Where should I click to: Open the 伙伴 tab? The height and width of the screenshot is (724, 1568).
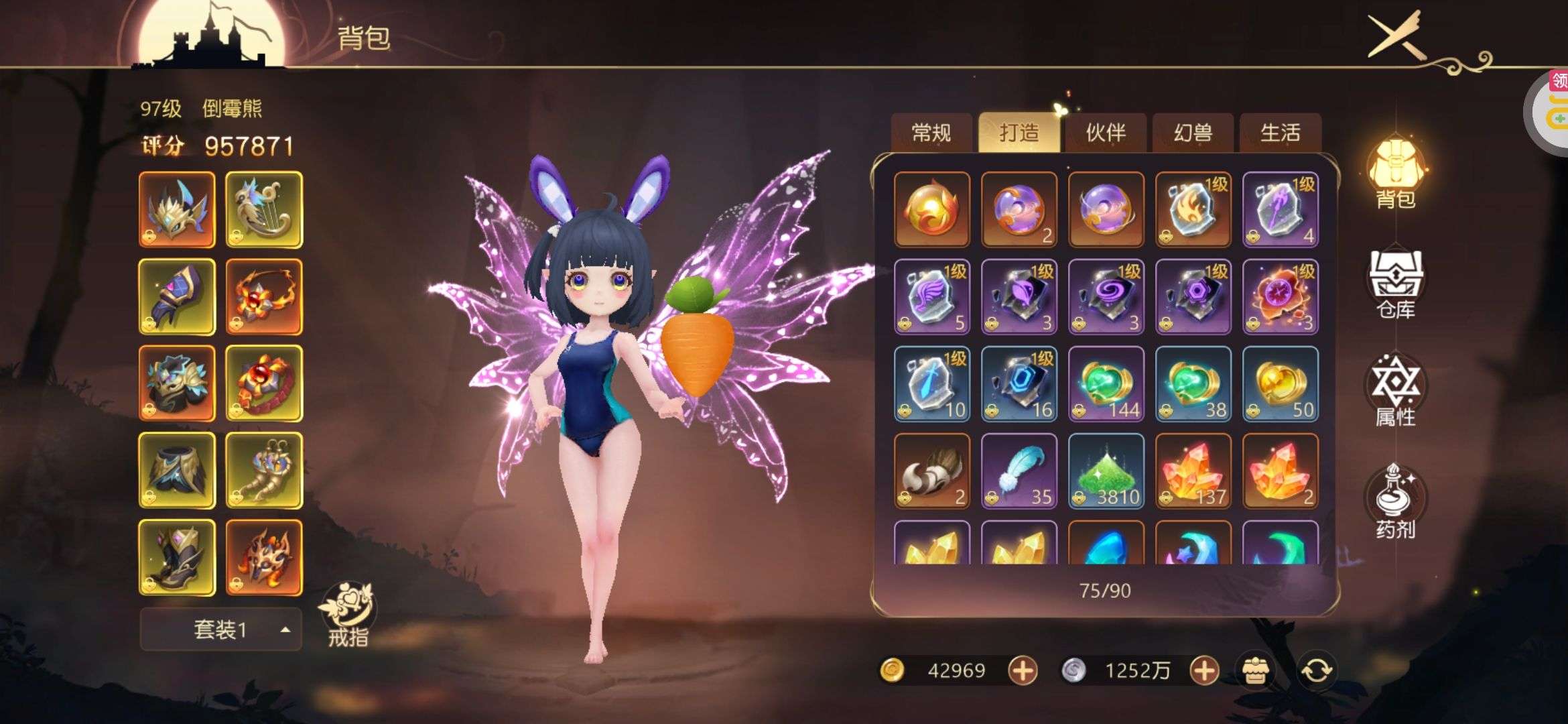[1106, 133]
